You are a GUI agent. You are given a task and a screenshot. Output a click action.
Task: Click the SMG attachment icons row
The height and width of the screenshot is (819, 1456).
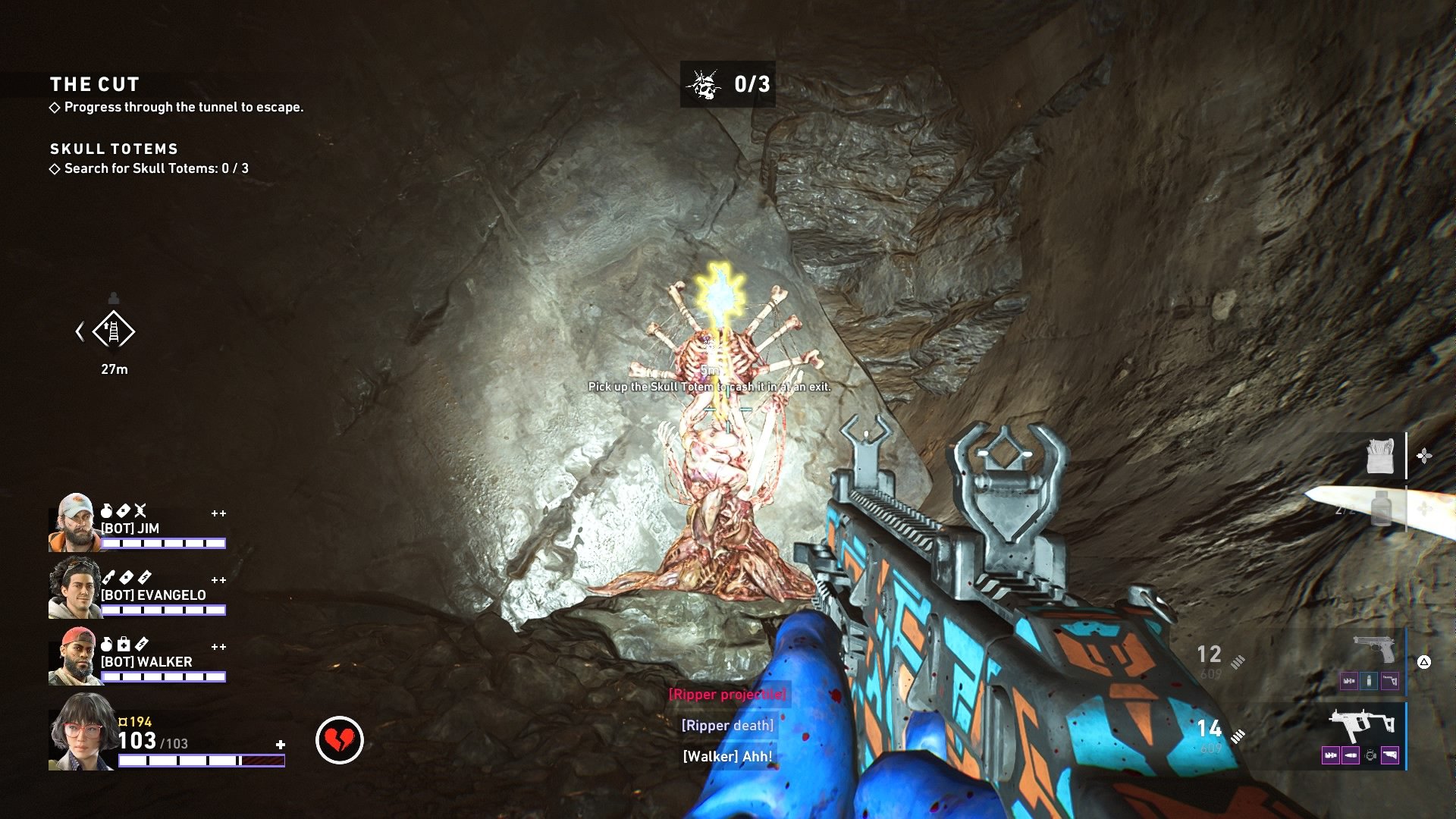coord(1360,755)
